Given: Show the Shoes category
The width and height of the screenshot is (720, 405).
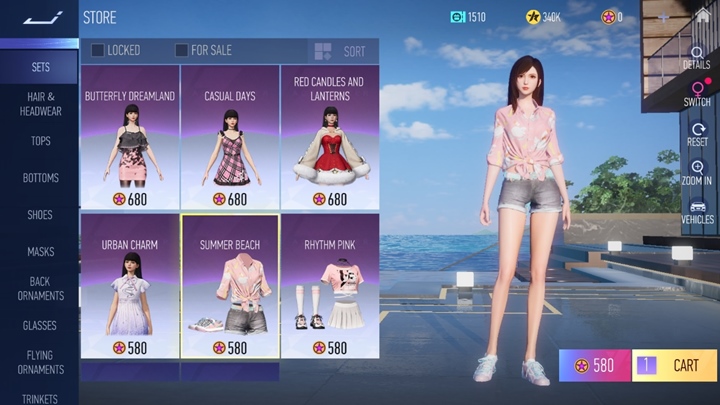Looking at the screenshot, I should pos(40,215).
